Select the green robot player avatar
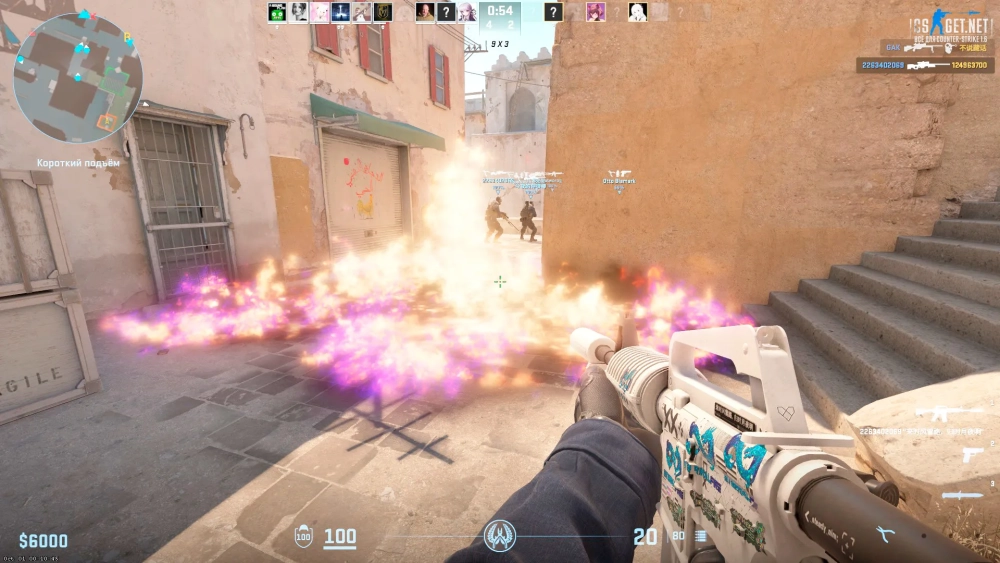Screen dimensions: 1000x563 click(x=277, y=12)
